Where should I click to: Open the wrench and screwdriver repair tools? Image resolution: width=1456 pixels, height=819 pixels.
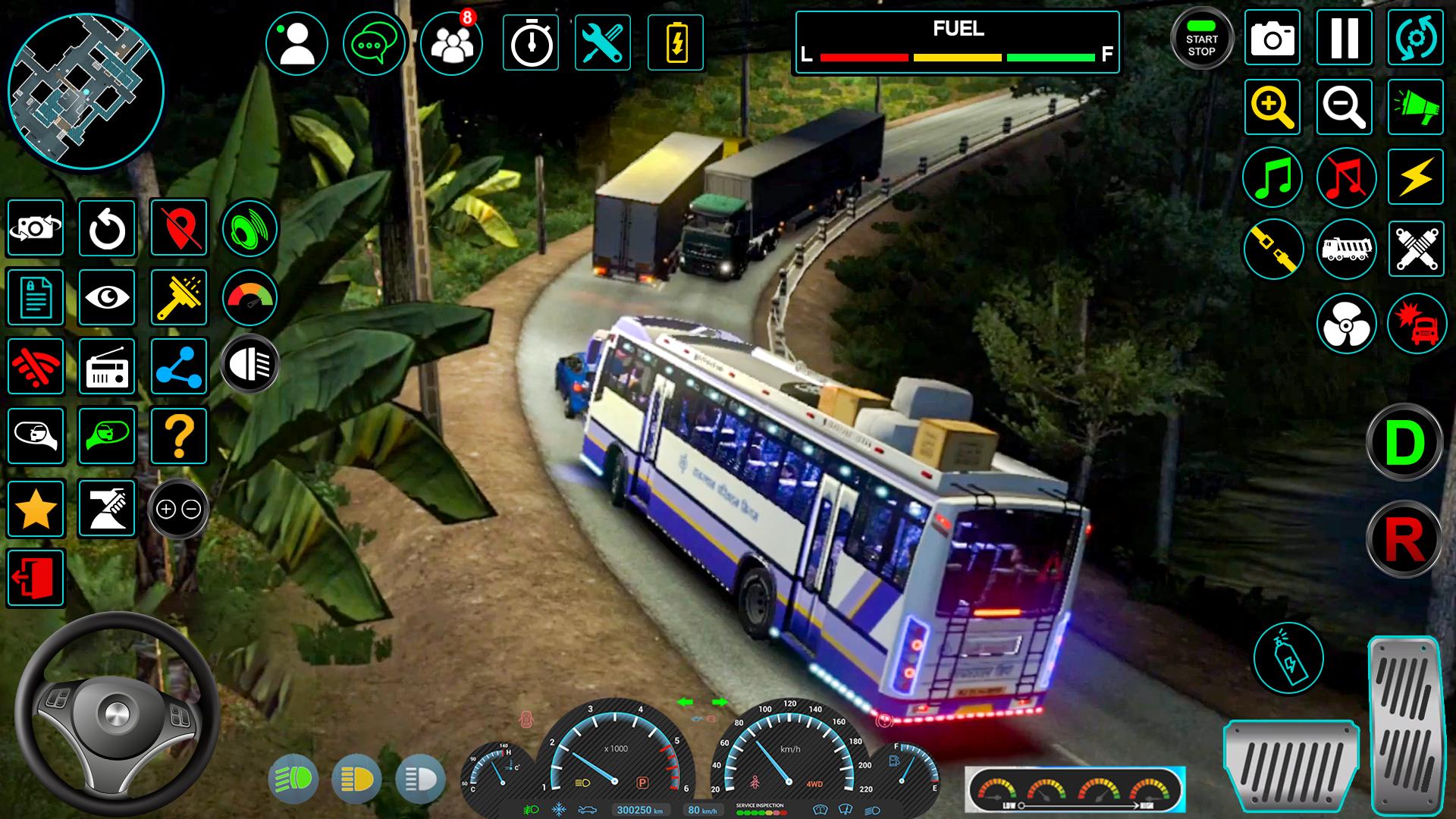[603, 43]
